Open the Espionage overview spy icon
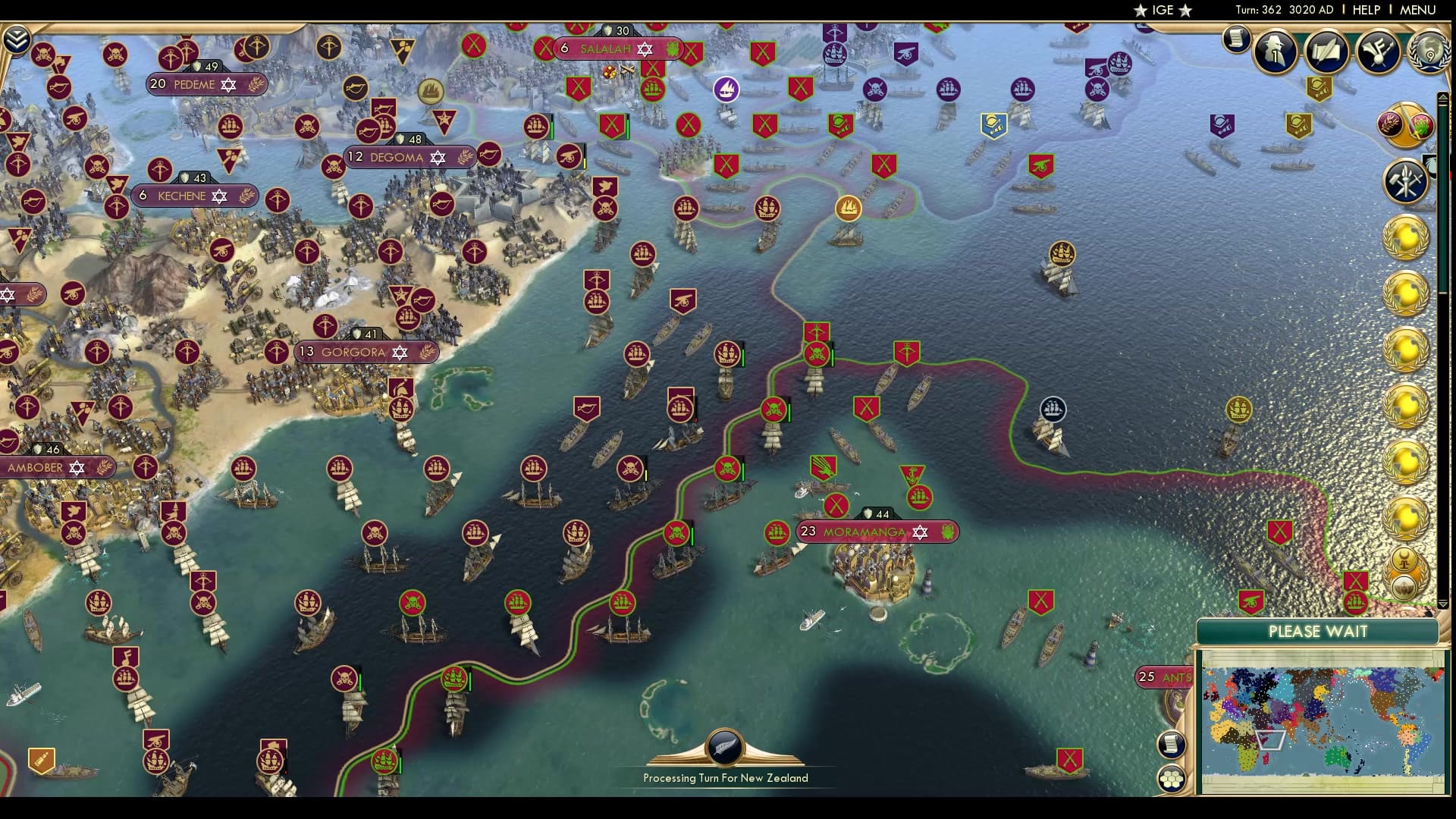 1275,52
